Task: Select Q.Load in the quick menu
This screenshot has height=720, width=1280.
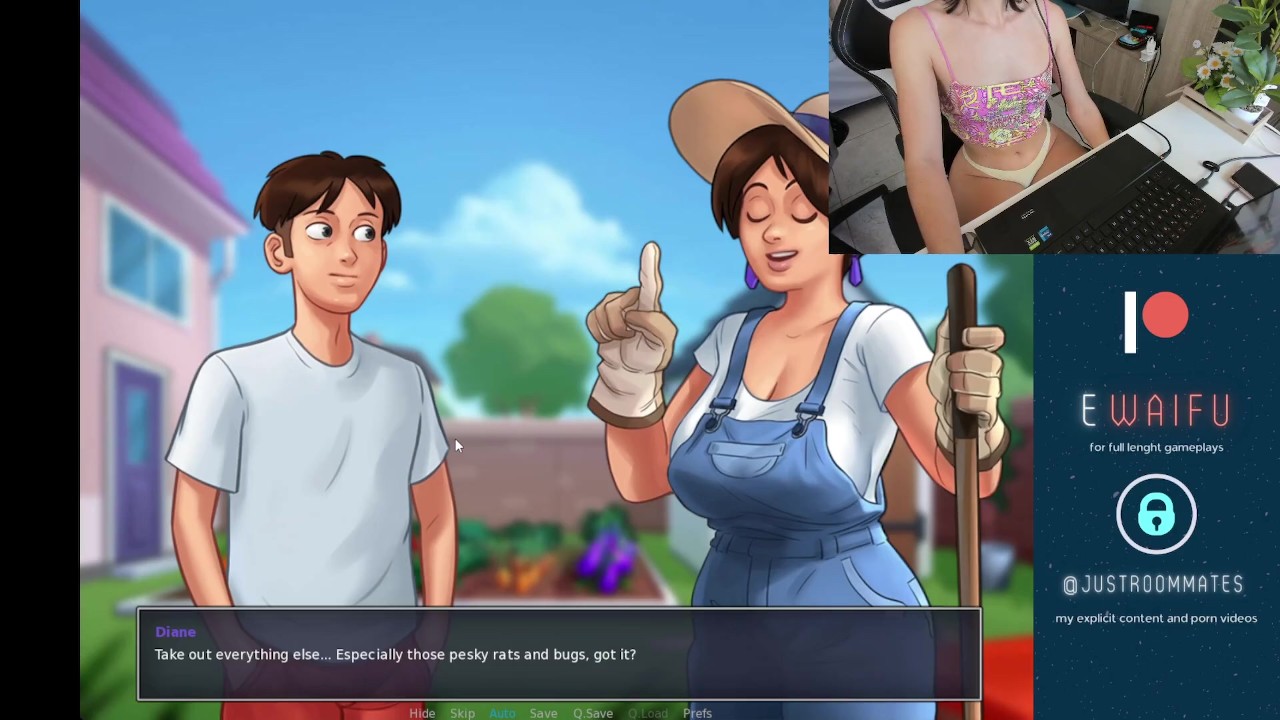Action: (x=648, y=713)
